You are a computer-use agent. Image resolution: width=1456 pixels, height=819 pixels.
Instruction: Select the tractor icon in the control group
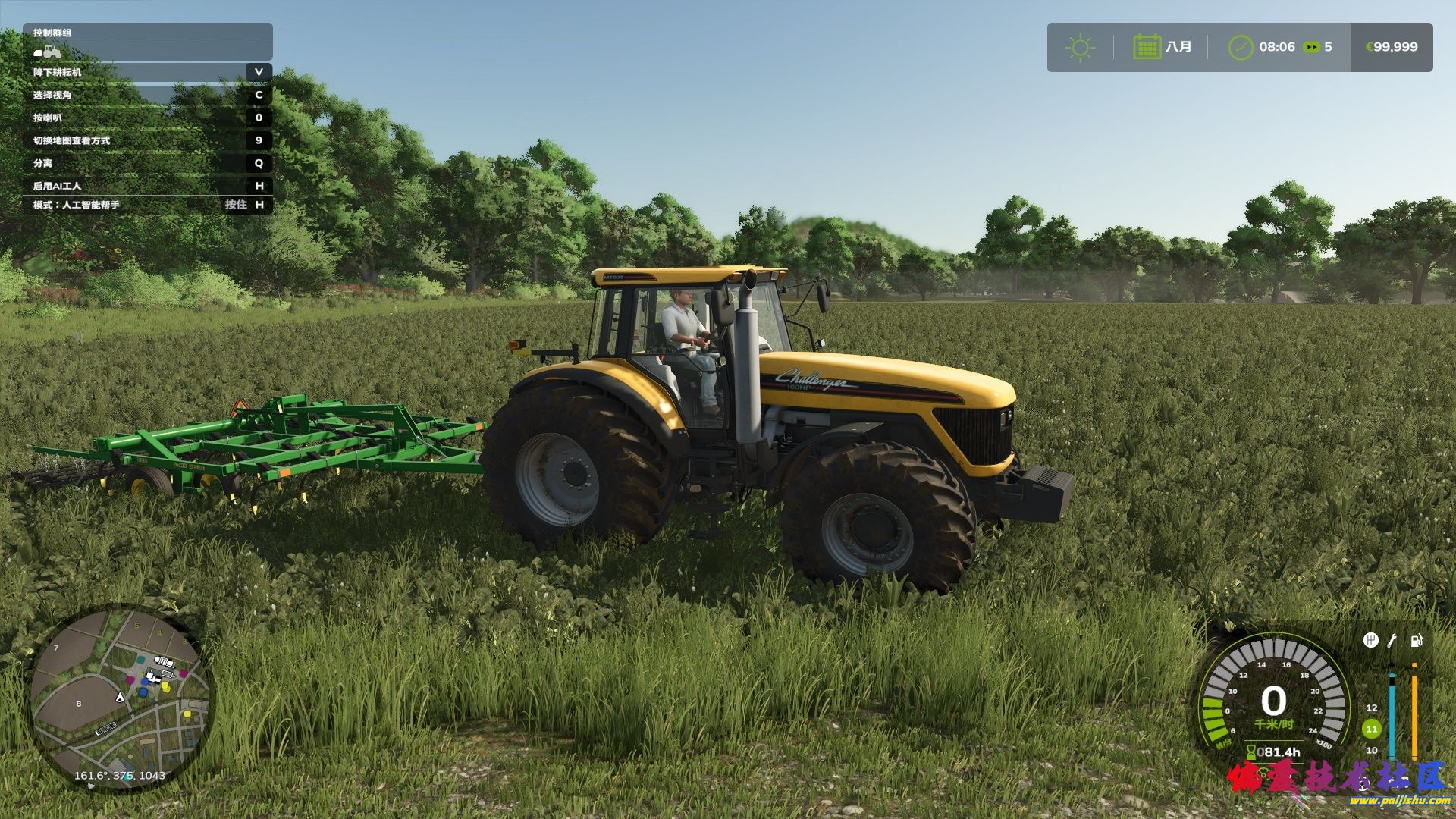pos(48,52)
